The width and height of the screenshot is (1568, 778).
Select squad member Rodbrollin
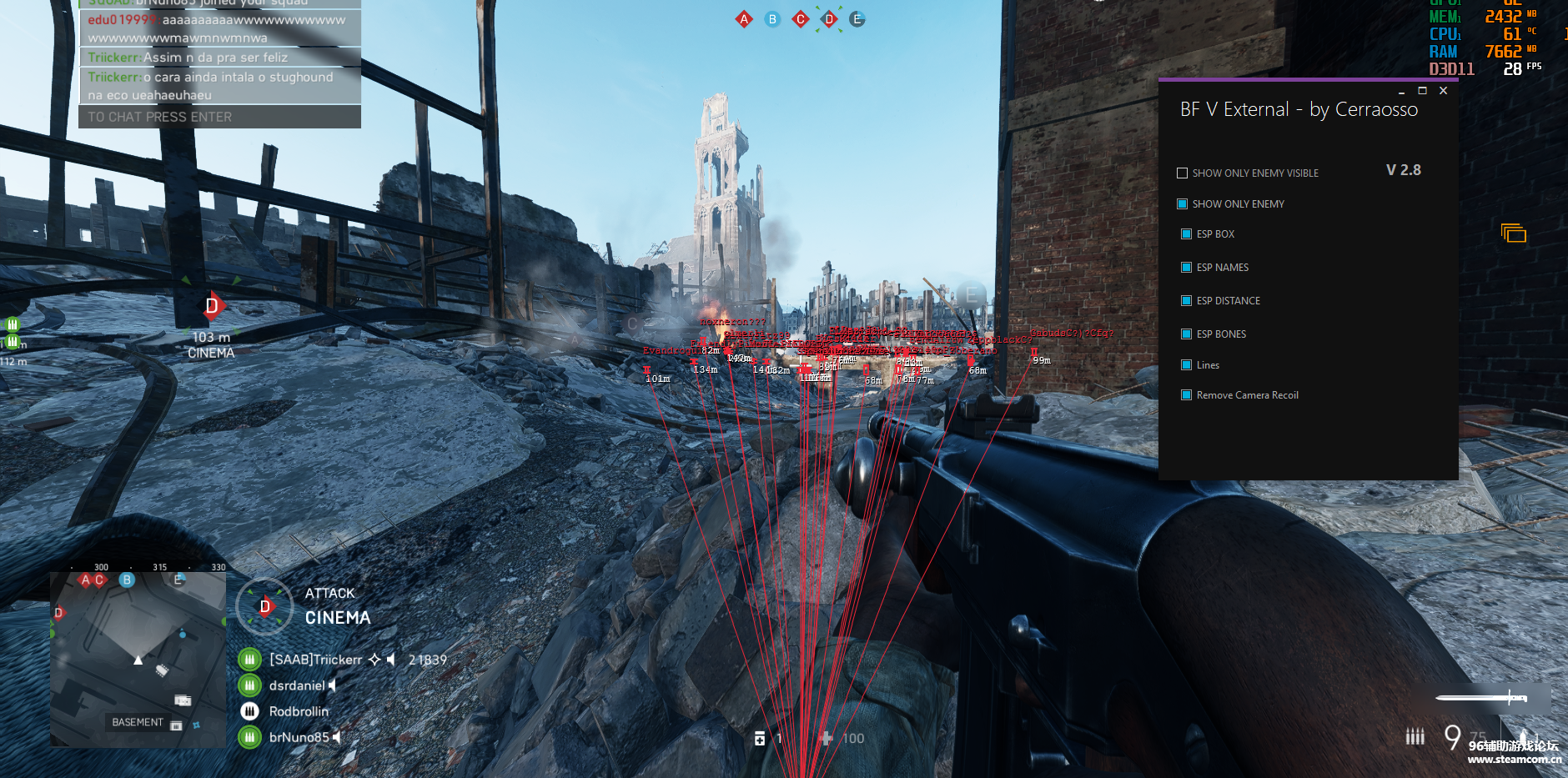[298, 711]
